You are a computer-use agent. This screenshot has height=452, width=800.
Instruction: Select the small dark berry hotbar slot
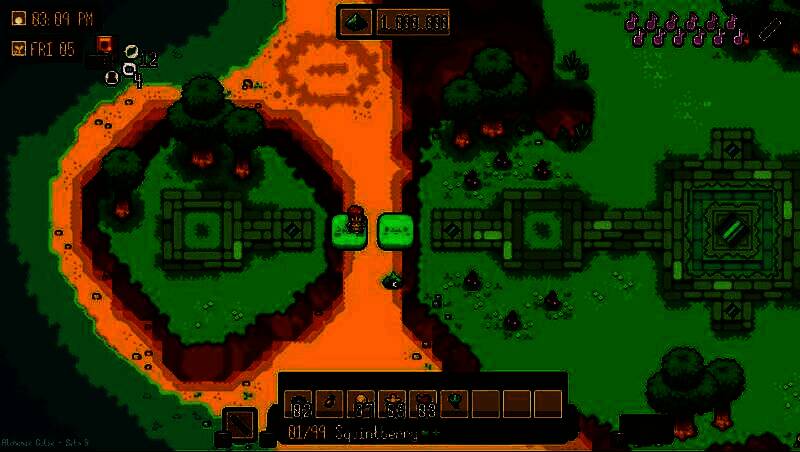[329, 403]
